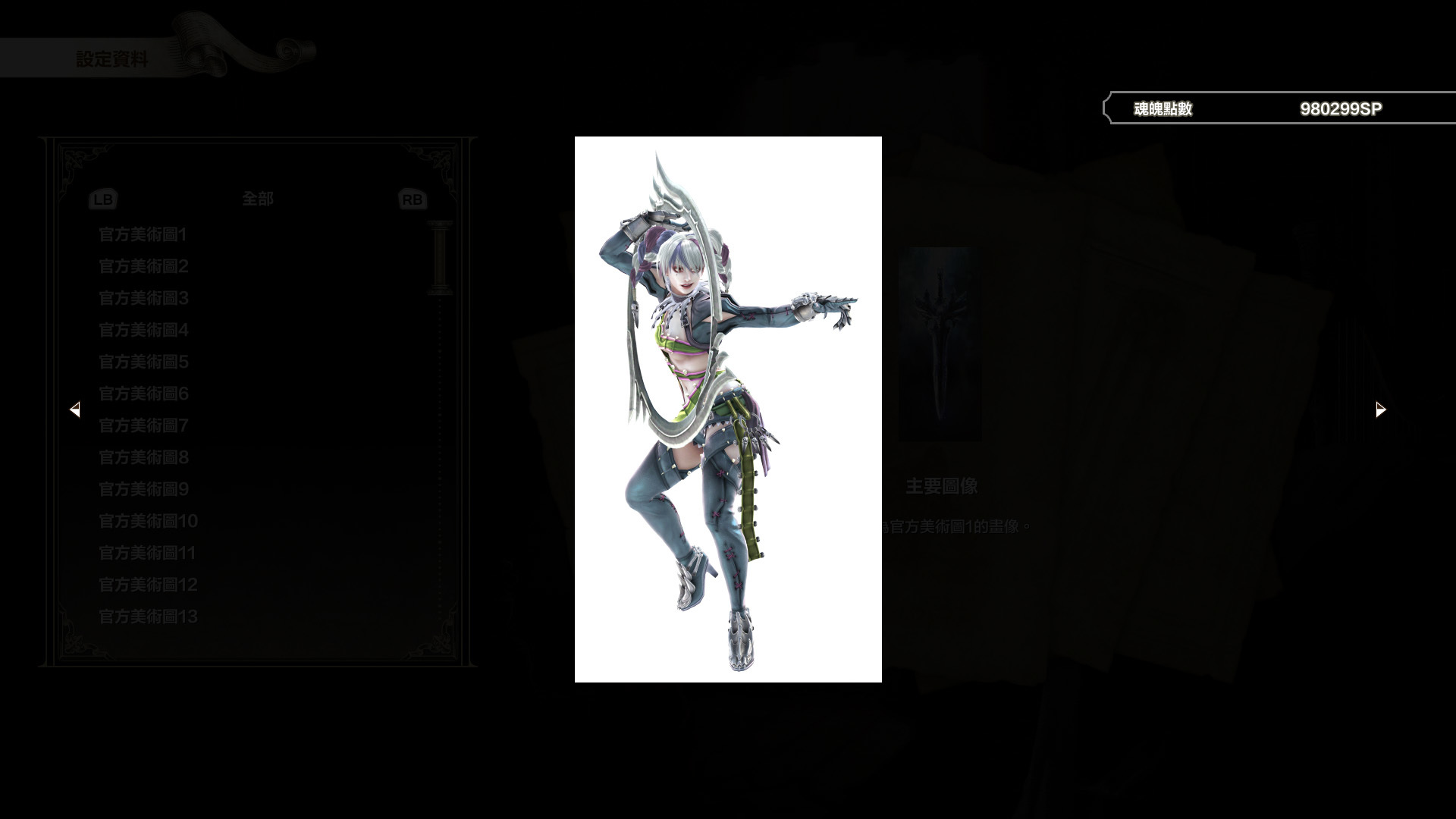Image resolution: width=1456 pixels, height=819 pixels.
Task: Select 官方美術圖13 at the bottom of the list
Action: tap(149, 618)
